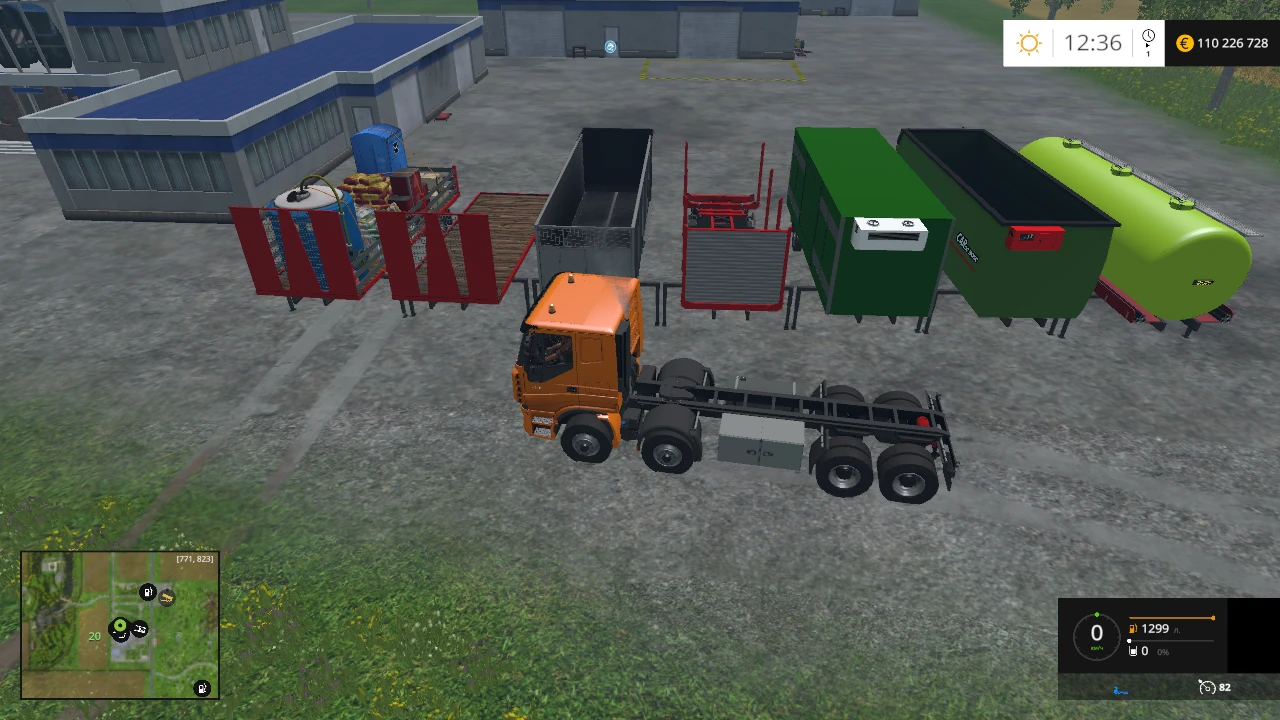Click the 12:36 time display
1280x720 pixels.
1095,42
